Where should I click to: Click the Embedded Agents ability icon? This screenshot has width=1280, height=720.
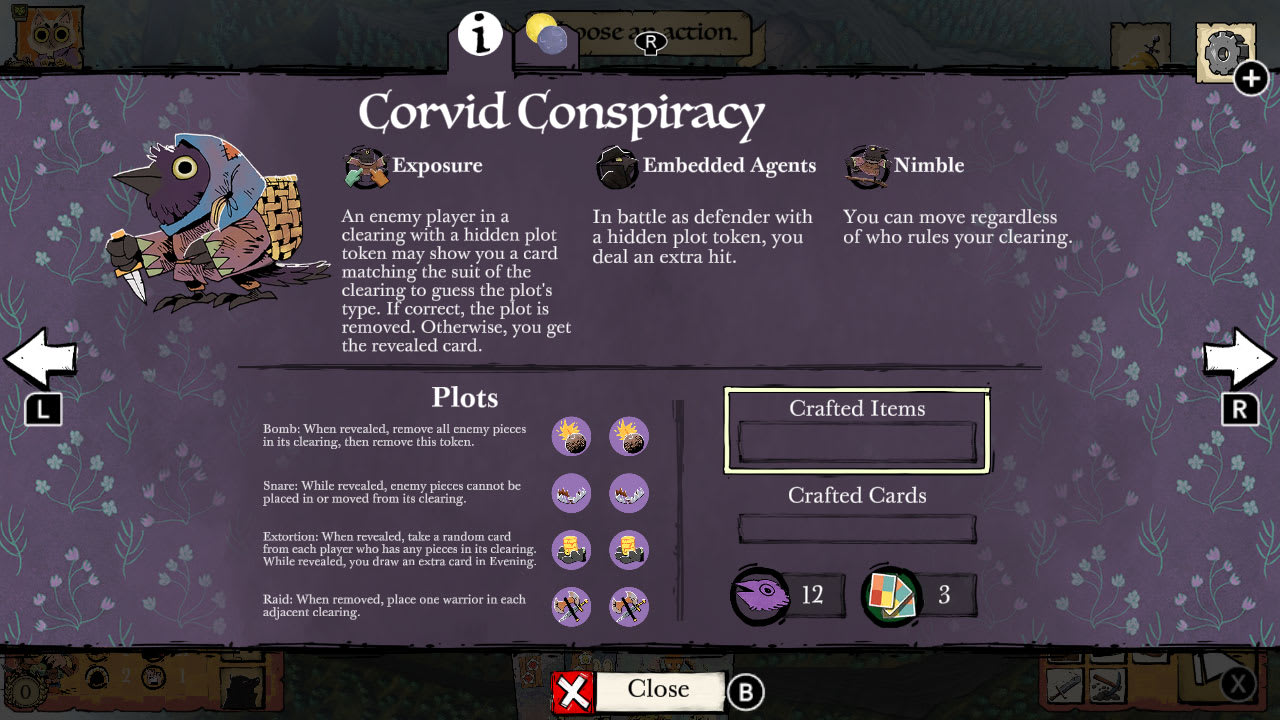(x=616, y=166)
